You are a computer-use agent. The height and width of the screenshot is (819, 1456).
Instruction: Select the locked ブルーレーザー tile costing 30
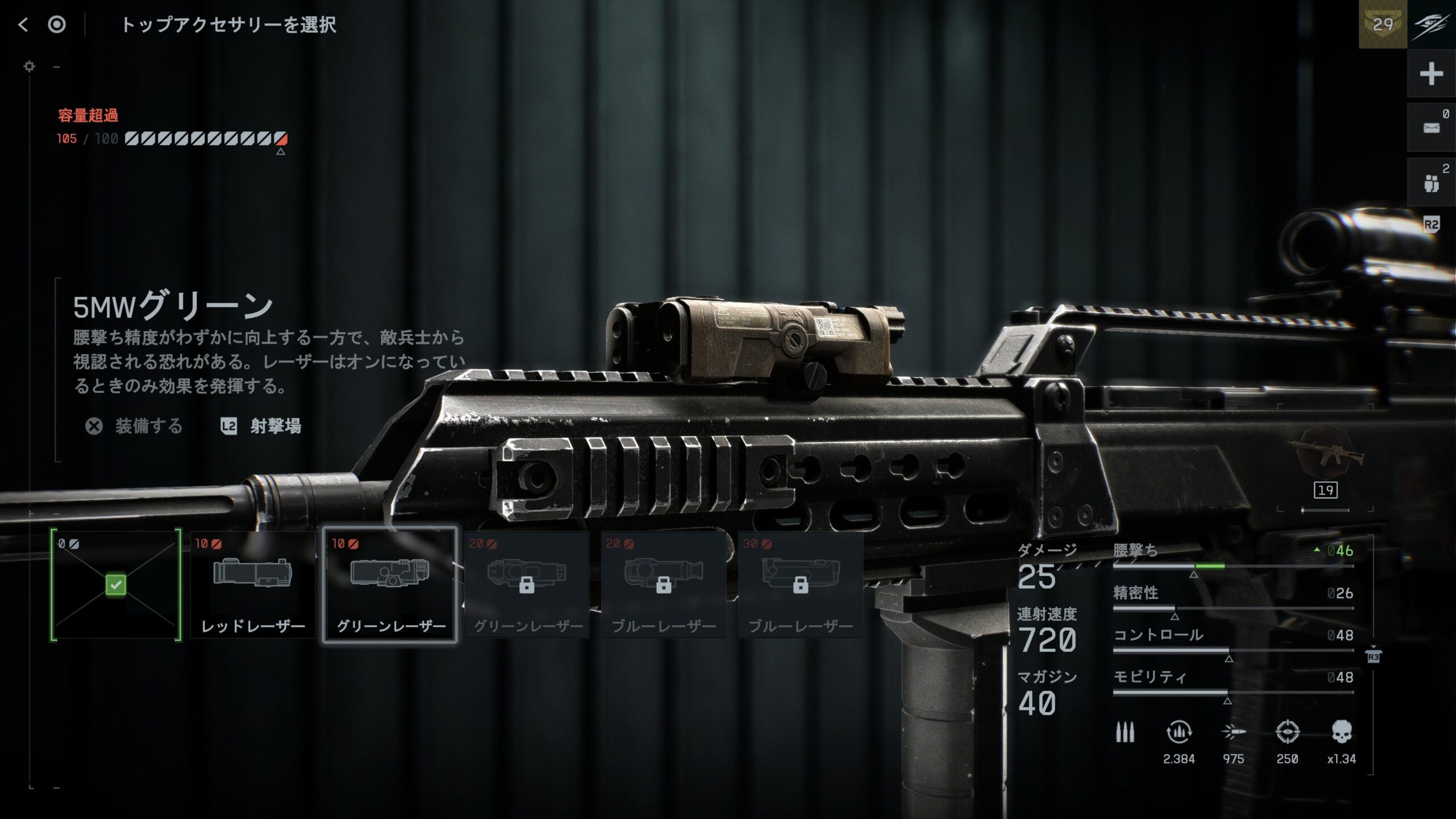coord(801,585)
